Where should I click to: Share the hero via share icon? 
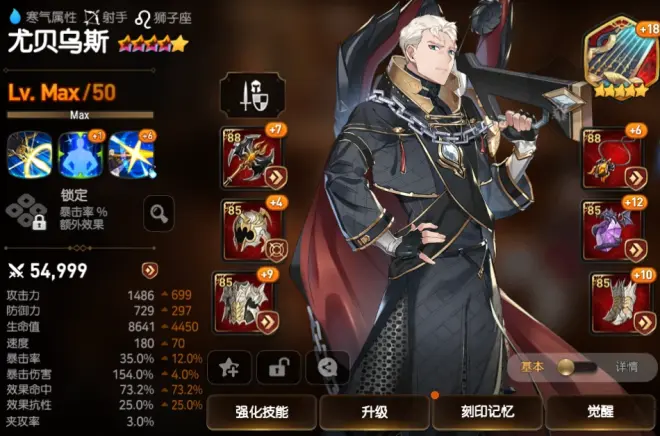[326, 367]
